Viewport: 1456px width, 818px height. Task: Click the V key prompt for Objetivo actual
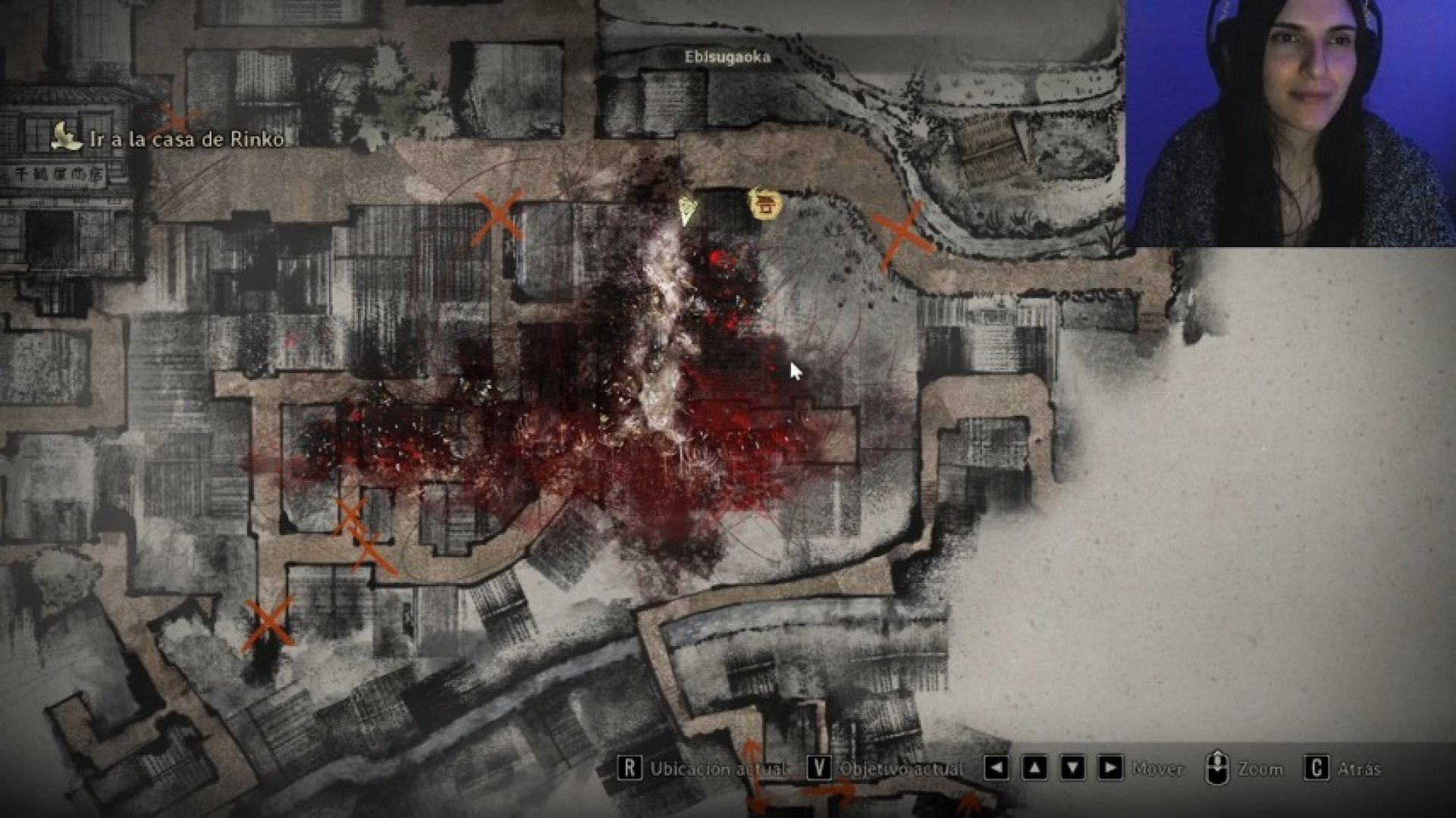pos(817,768)
